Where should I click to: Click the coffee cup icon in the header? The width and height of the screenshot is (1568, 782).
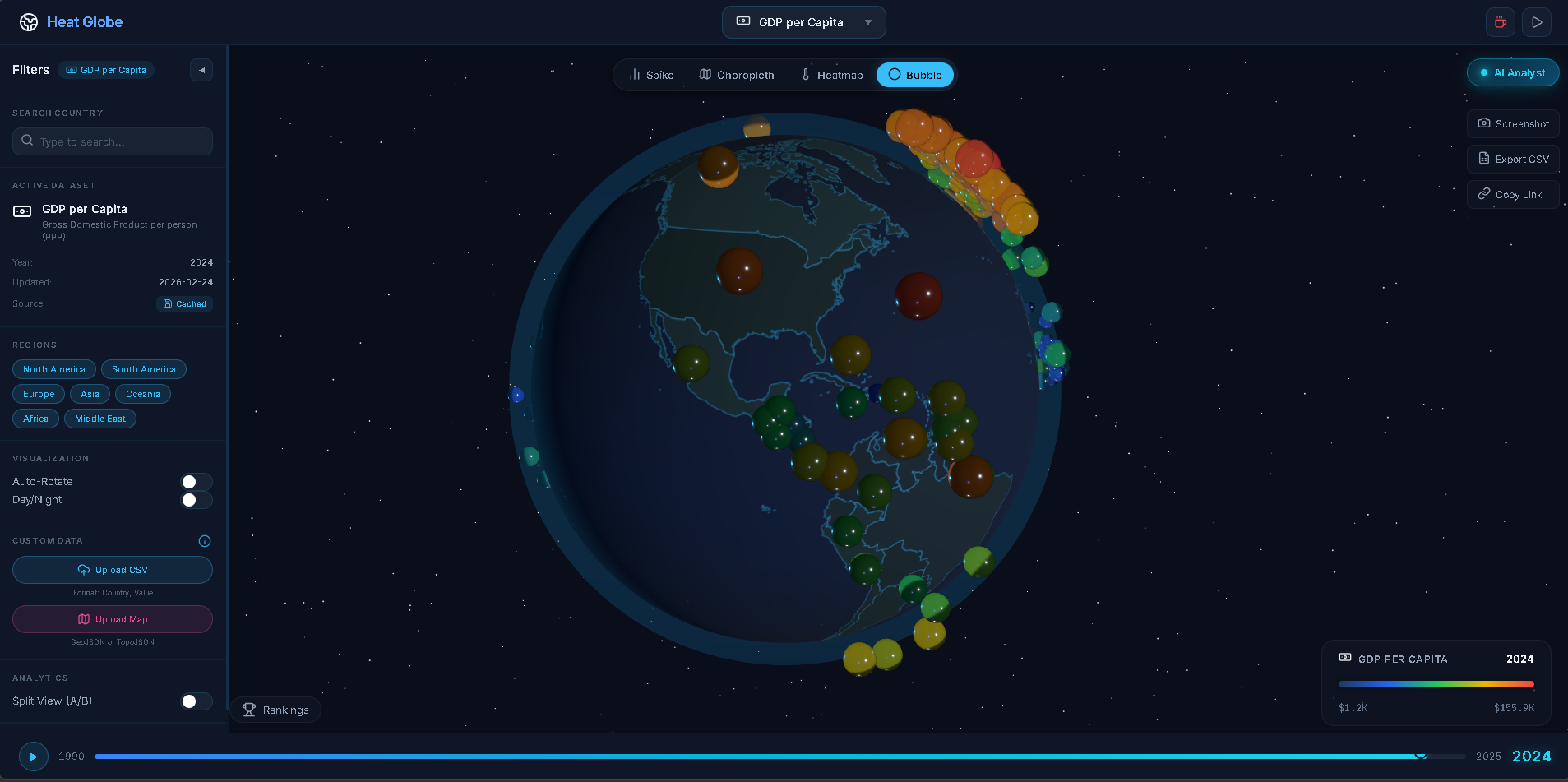point(1499,22)
